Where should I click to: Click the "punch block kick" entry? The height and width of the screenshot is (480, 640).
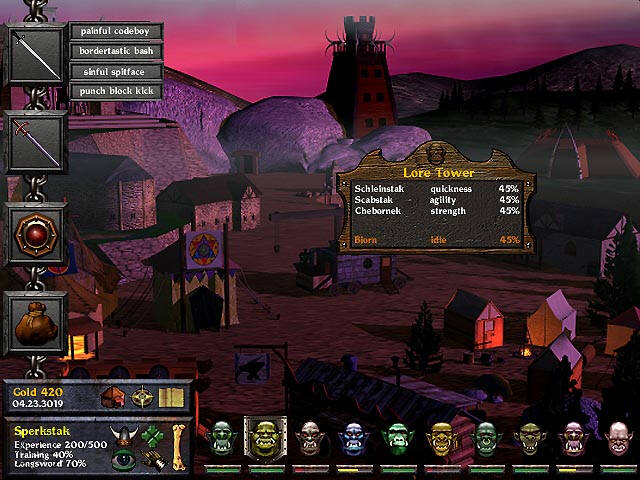point(116,91)
